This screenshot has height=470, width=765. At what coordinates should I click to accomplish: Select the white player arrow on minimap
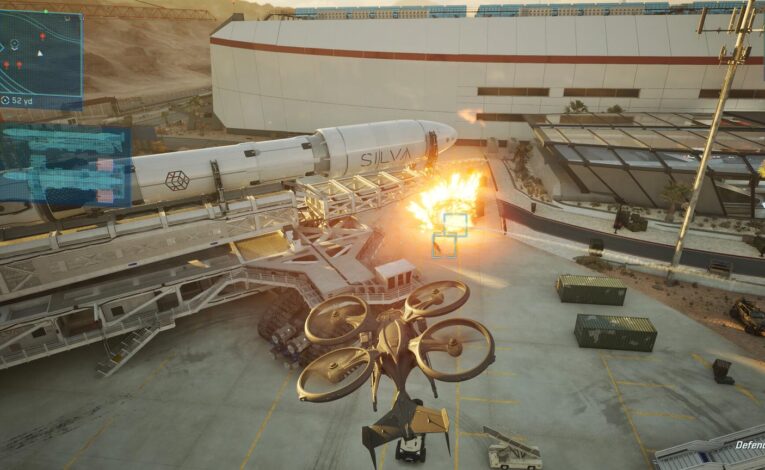[39, 52]
